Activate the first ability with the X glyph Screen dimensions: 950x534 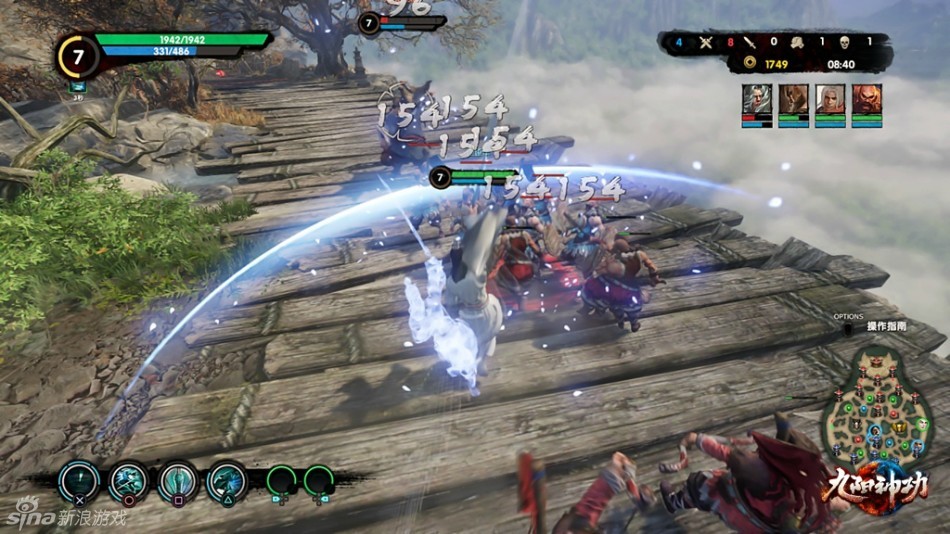78,482
